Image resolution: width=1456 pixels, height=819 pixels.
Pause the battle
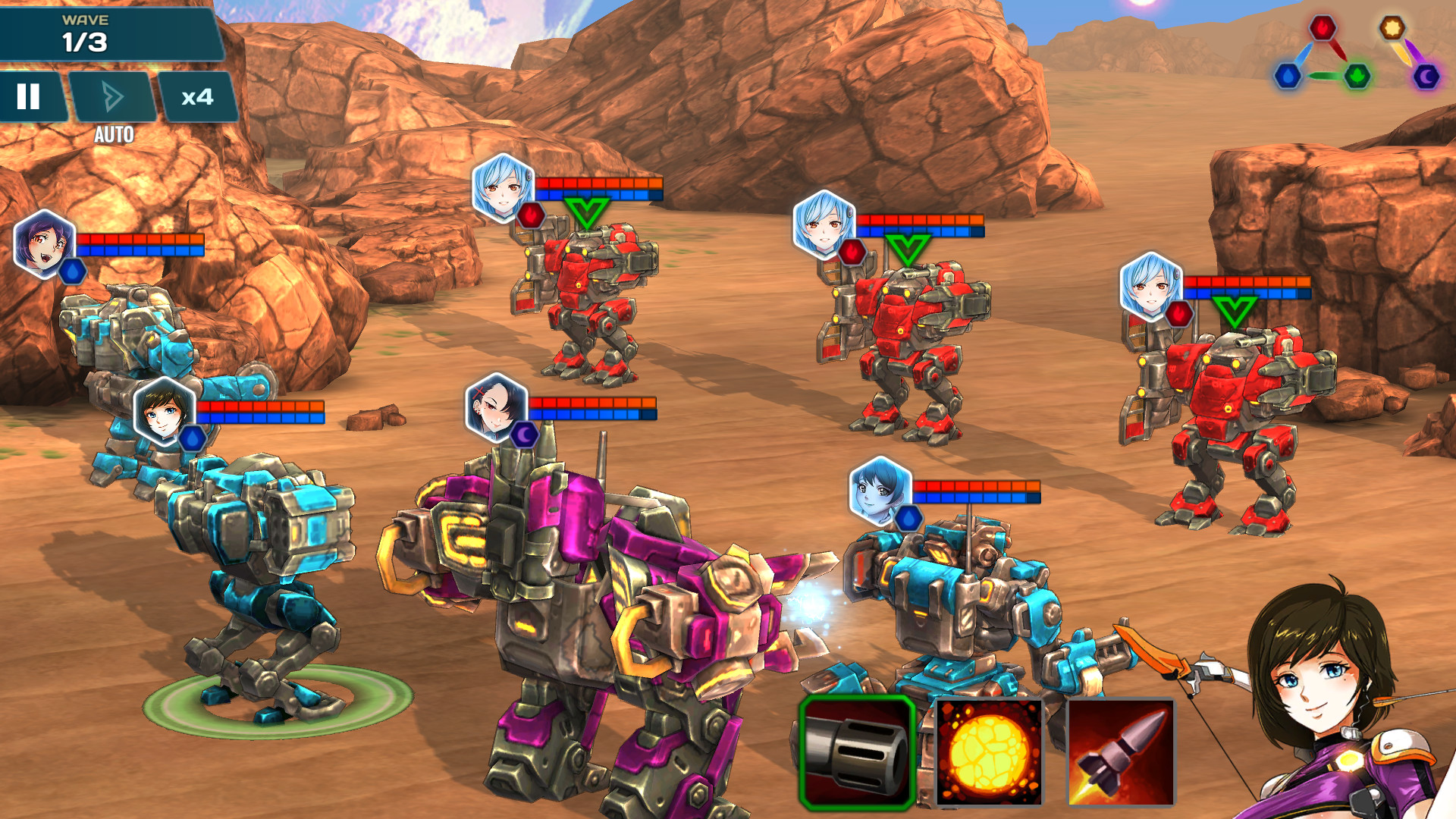click(28, 97)
